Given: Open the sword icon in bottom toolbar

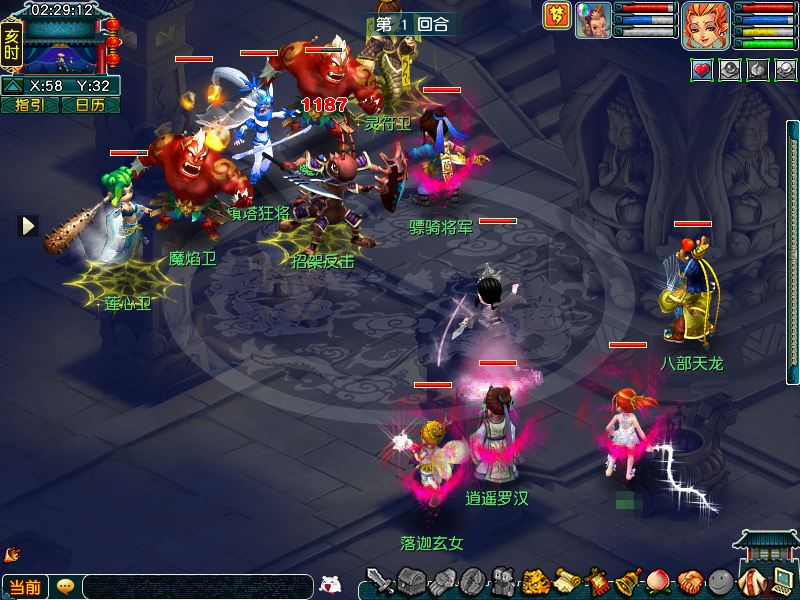Looking at the screenshot, I should click(x=380, y=580).
